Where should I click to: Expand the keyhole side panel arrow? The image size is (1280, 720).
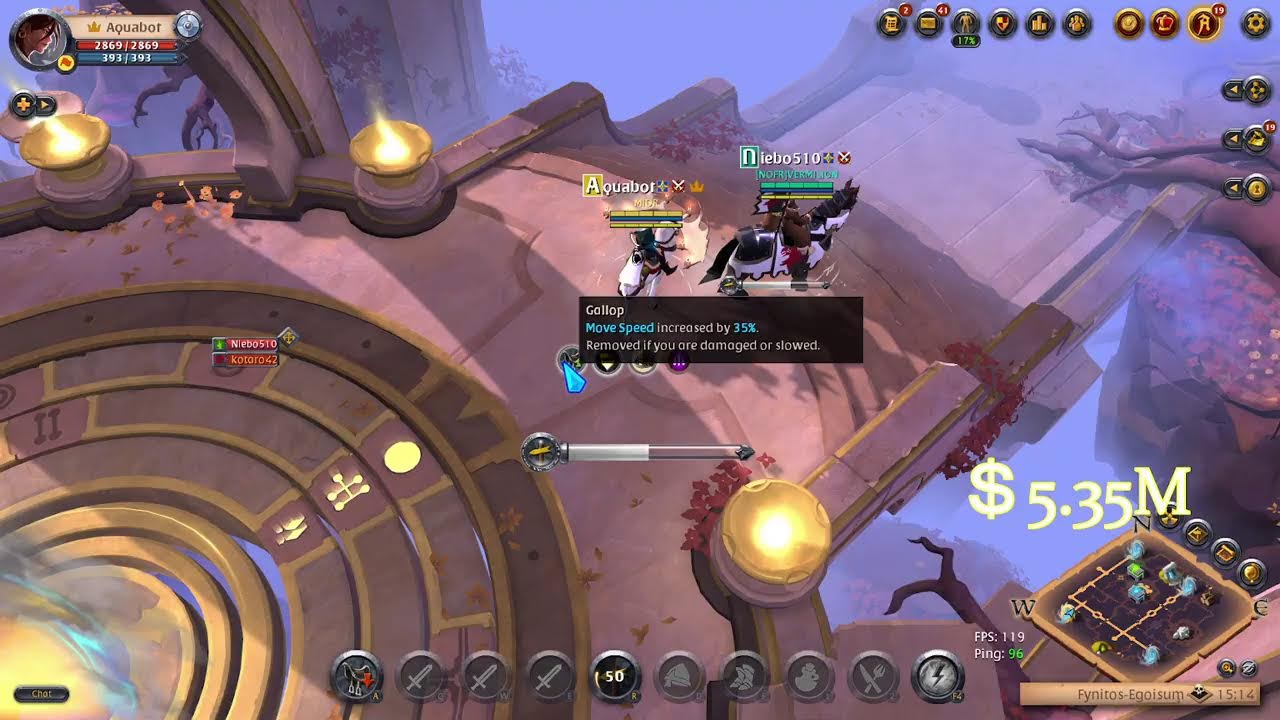pyautogui.click(x=1233, y=188)
